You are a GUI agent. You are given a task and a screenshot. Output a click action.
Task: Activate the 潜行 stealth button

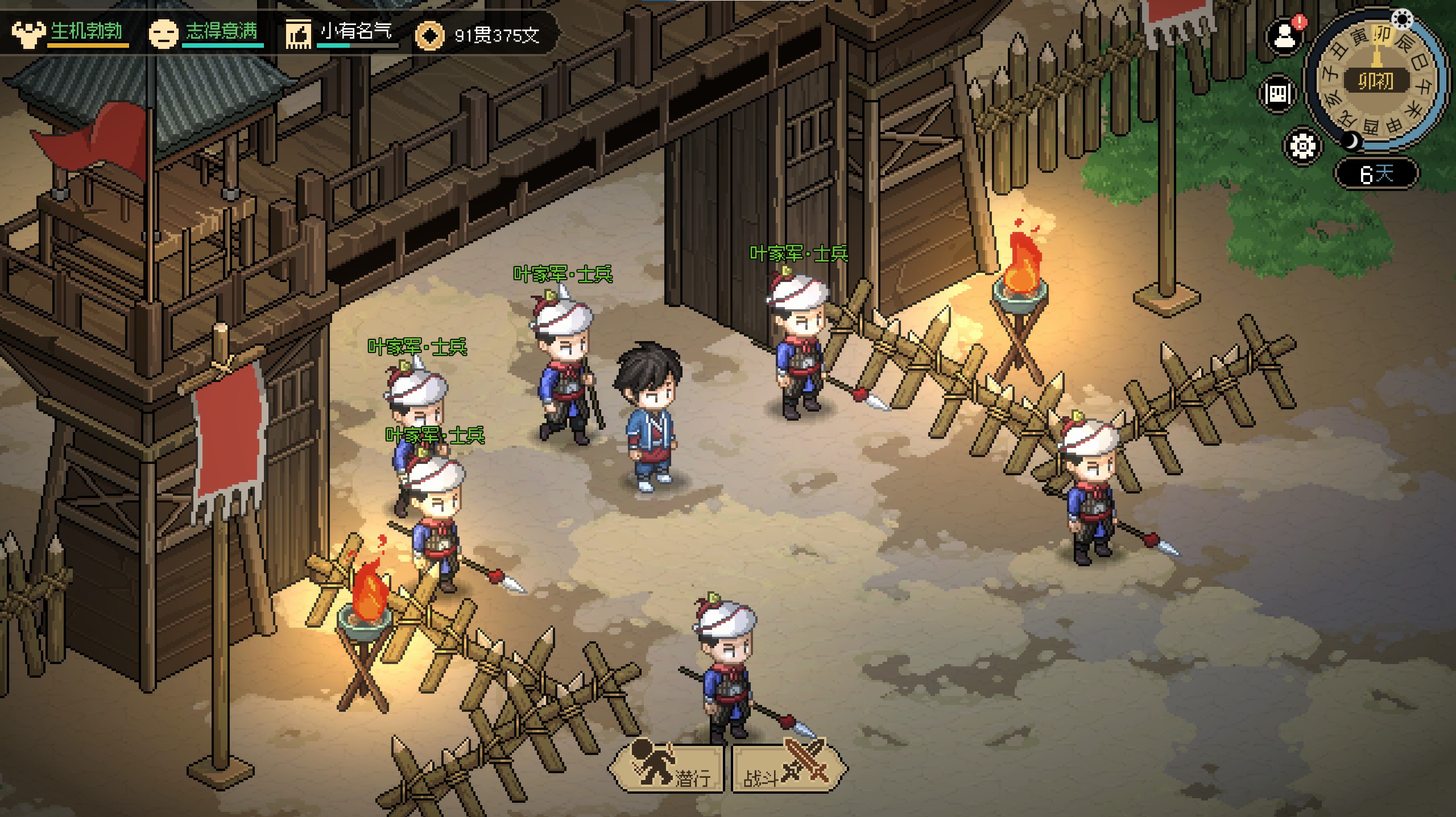tap(667, 769)
